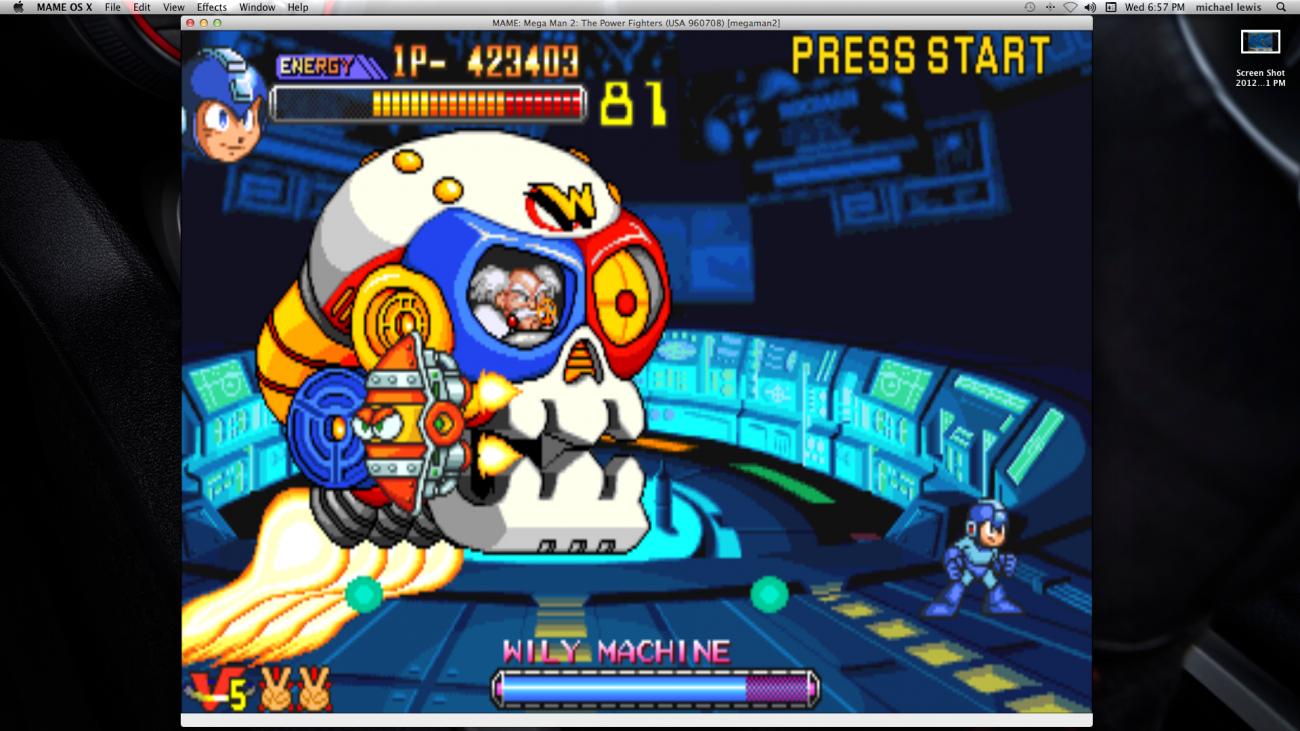The height and width of the screenshot is (731, 1300).
Task: Select the keyboard input icon in menu bar
Action: point(1112,7)
